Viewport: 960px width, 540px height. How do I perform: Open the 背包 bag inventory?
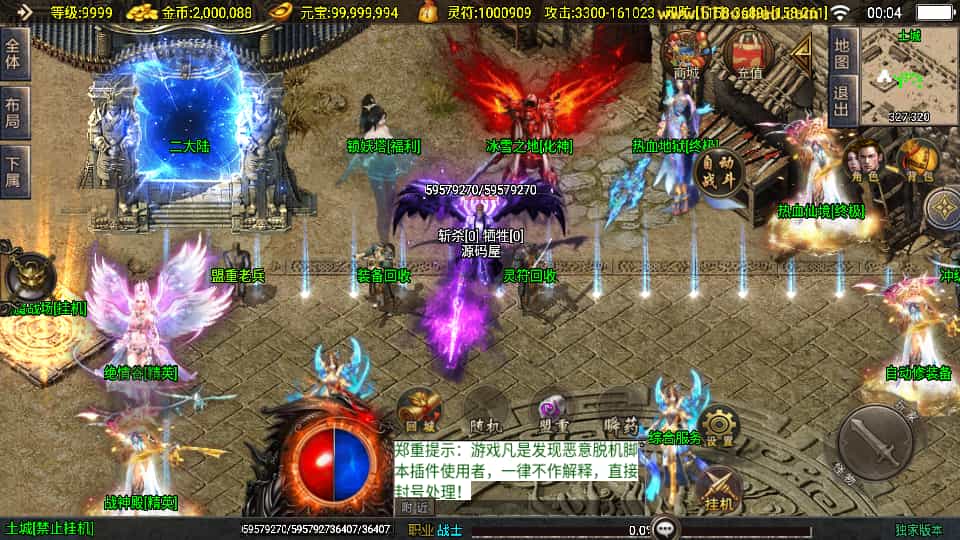[x=916, y=162]
